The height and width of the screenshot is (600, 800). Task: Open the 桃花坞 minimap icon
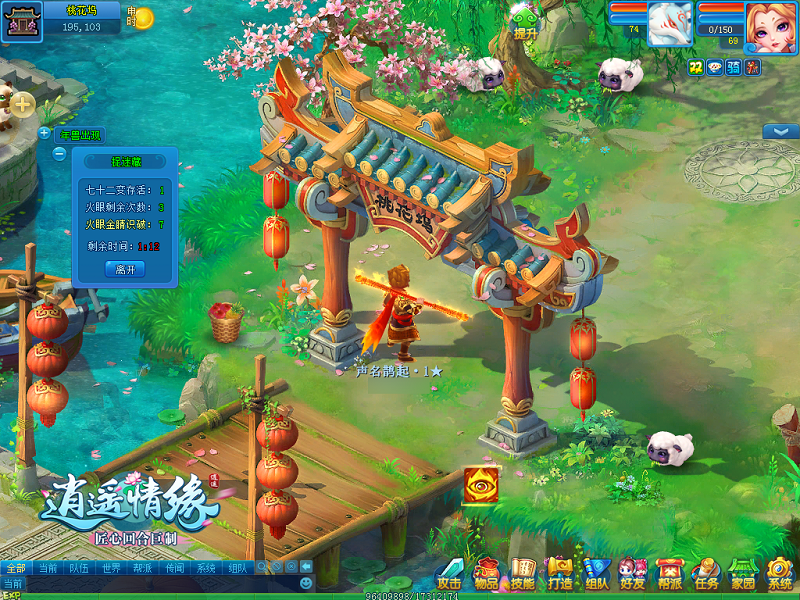[x=19, y=20]
